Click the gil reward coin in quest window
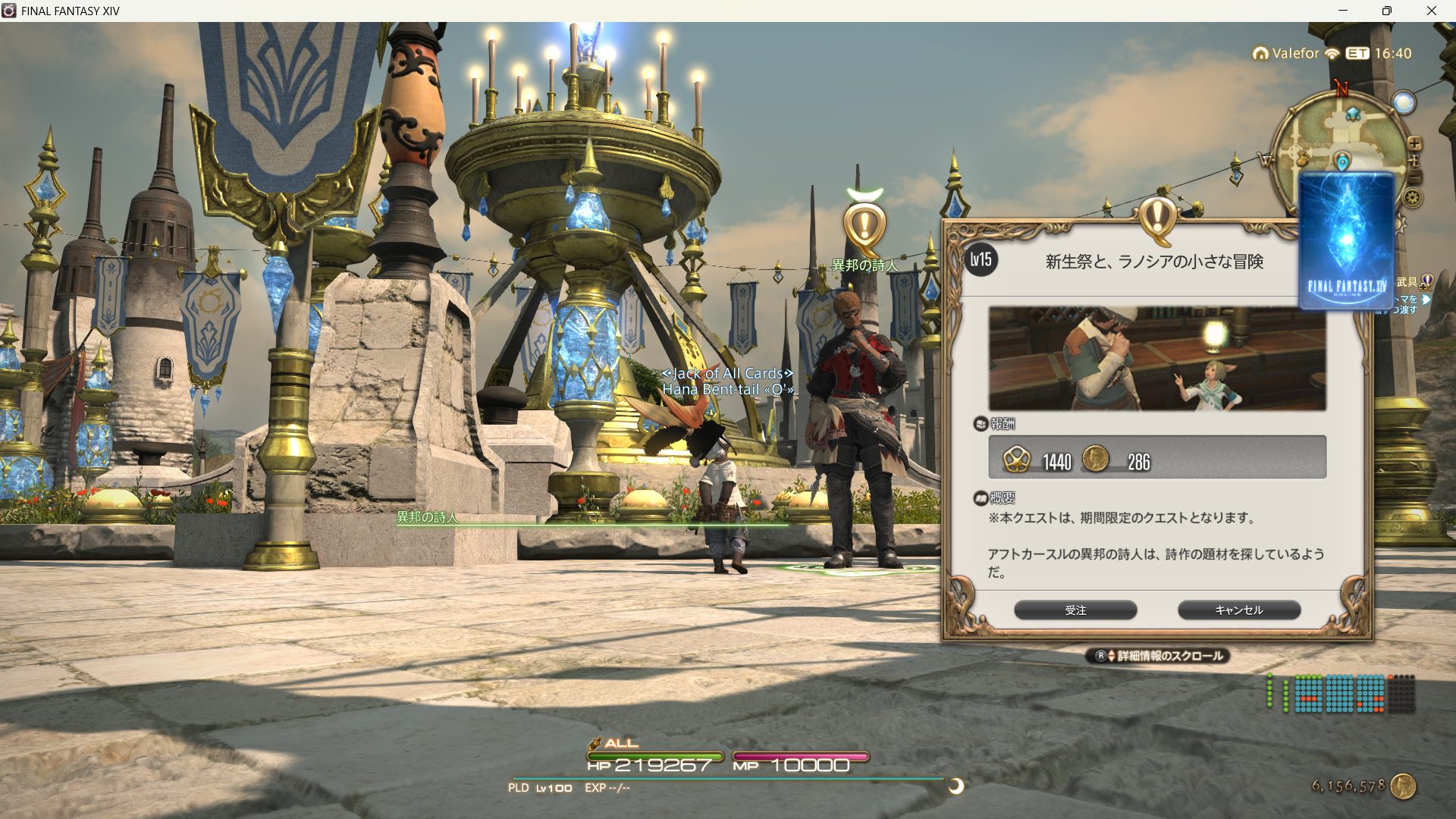The width and height of the screenshot is (1456, 819). (1094, 459)
